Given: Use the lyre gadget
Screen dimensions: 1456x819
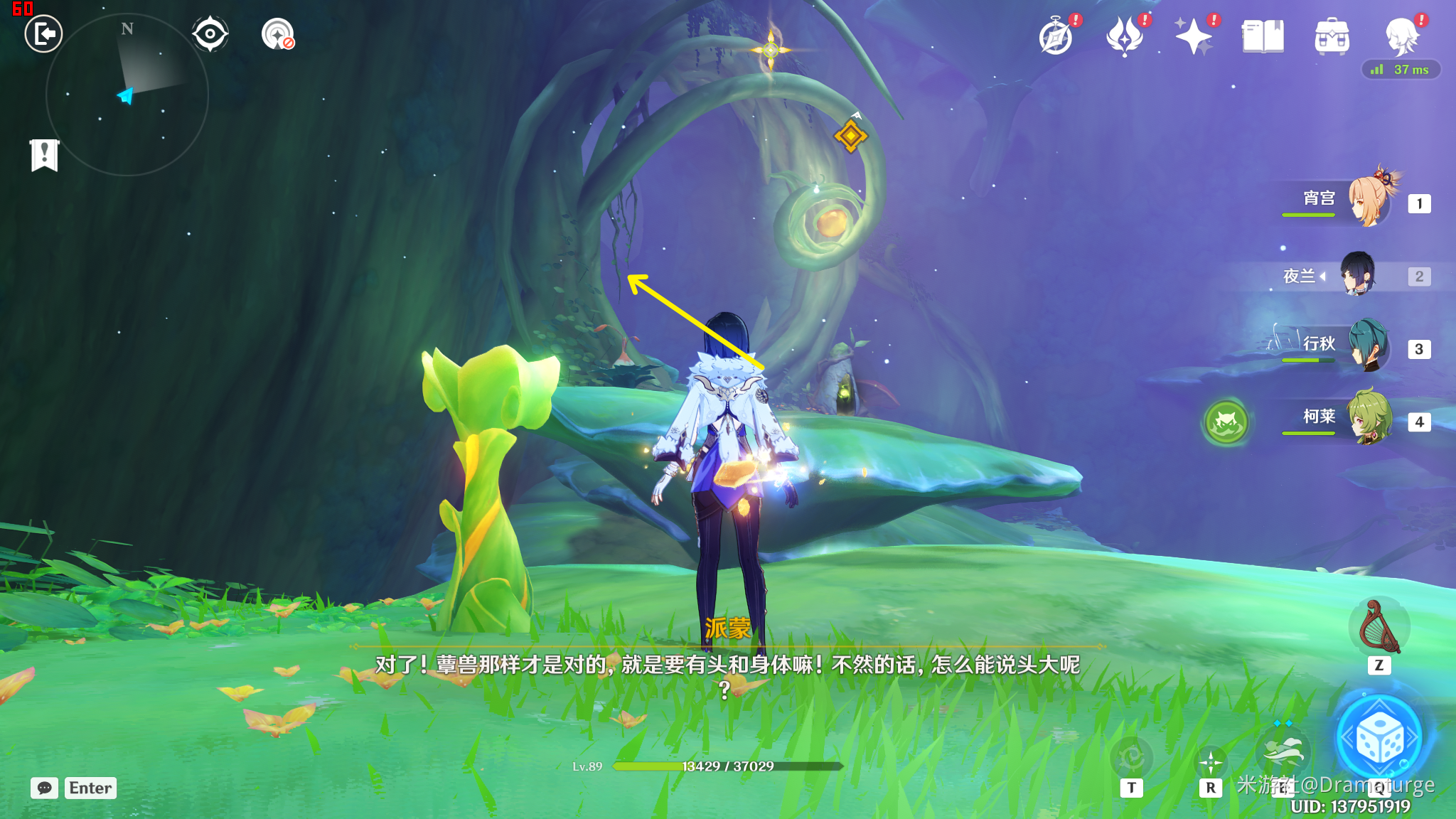Looking at the screenshot, I should [1379, 627].
